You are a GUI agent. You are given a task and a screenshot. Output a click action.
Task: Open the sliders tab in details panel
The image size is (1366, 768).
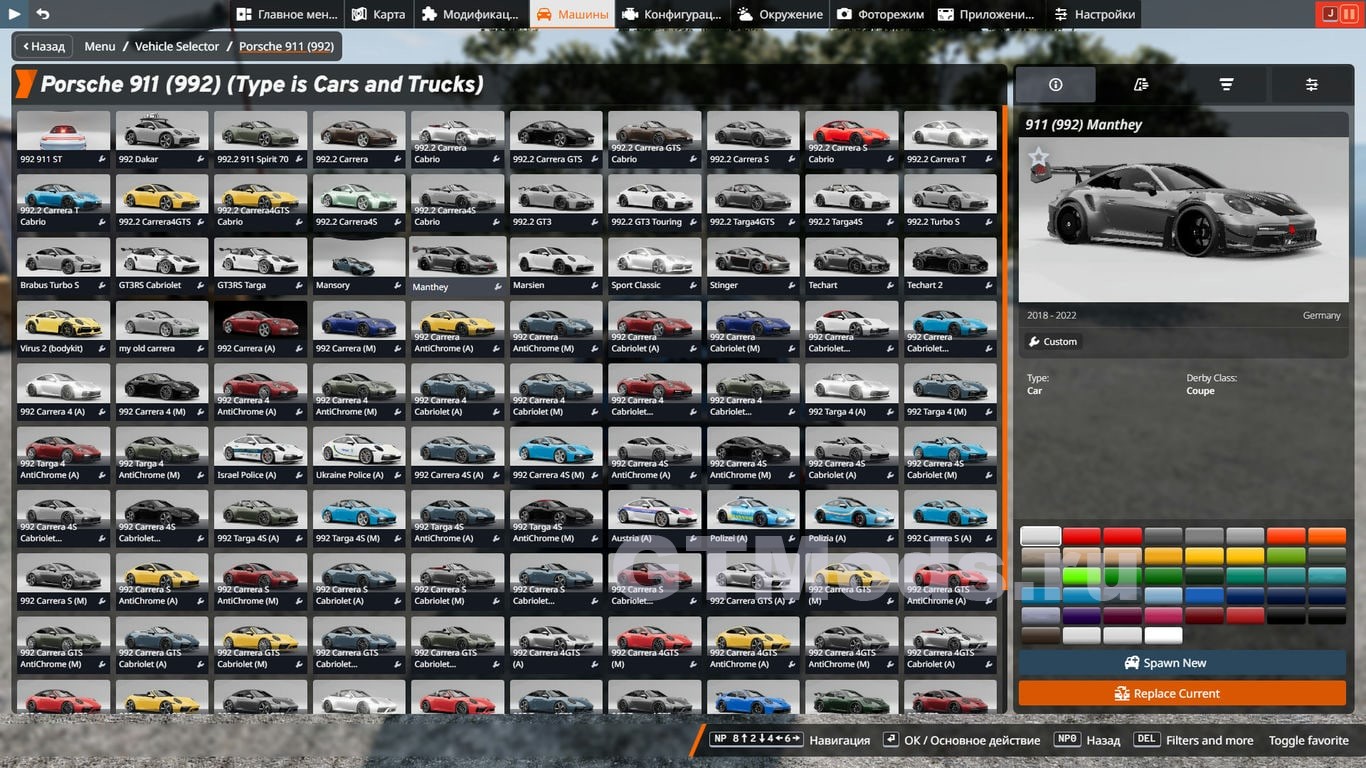1311,85
